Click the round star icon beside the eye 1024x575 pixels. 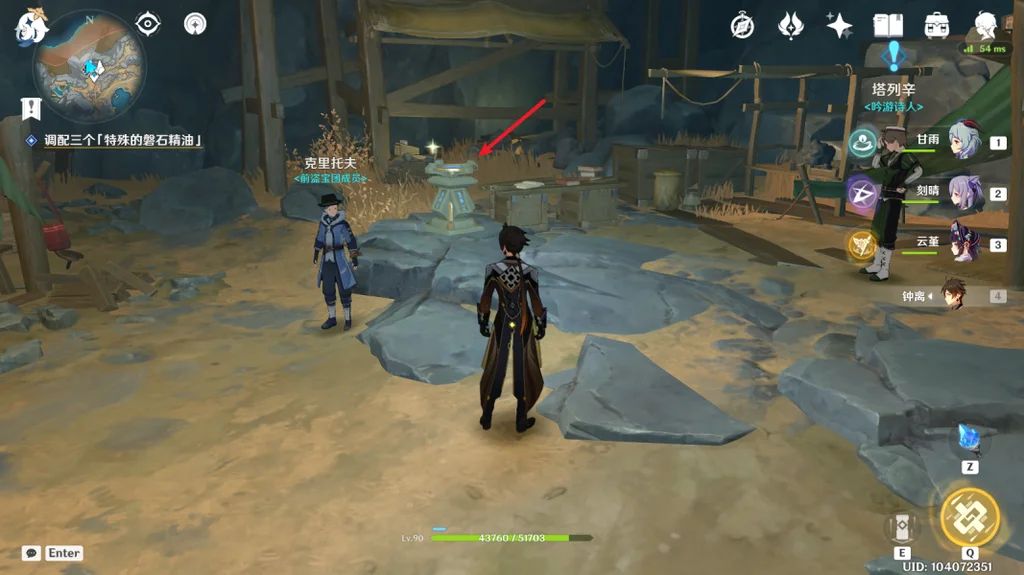point(196,23)
